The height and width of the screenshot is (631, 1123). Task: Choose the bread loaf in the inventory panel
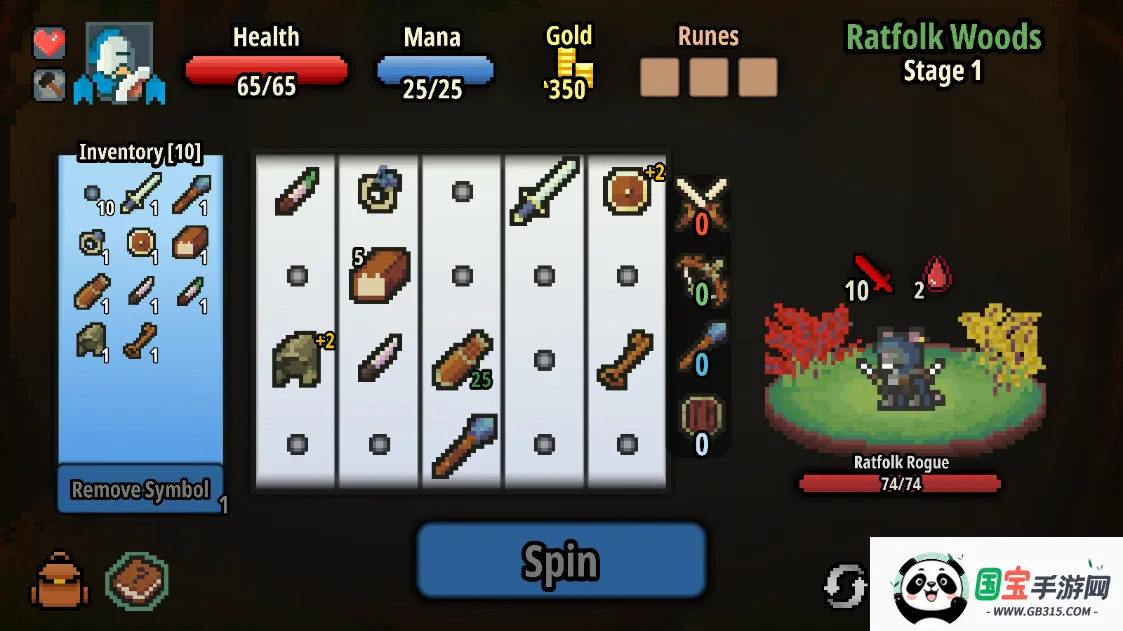189,242
